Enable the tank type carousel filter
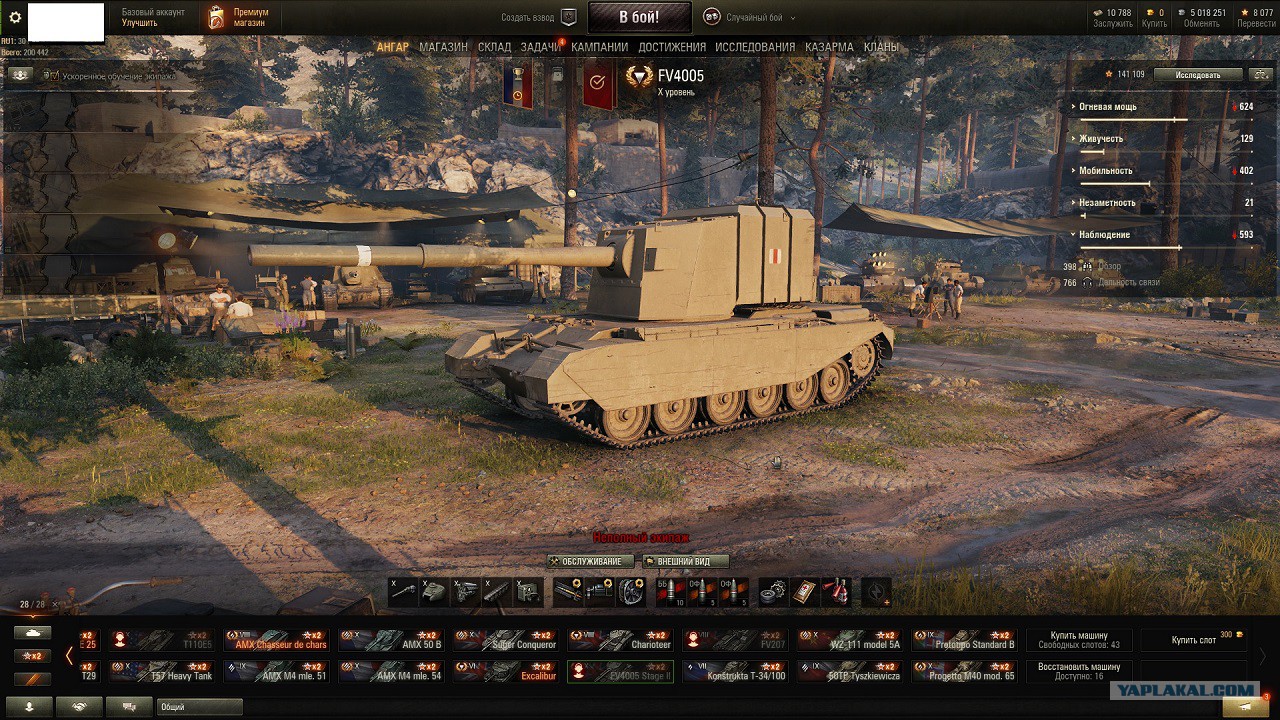 tap(32, 633)
